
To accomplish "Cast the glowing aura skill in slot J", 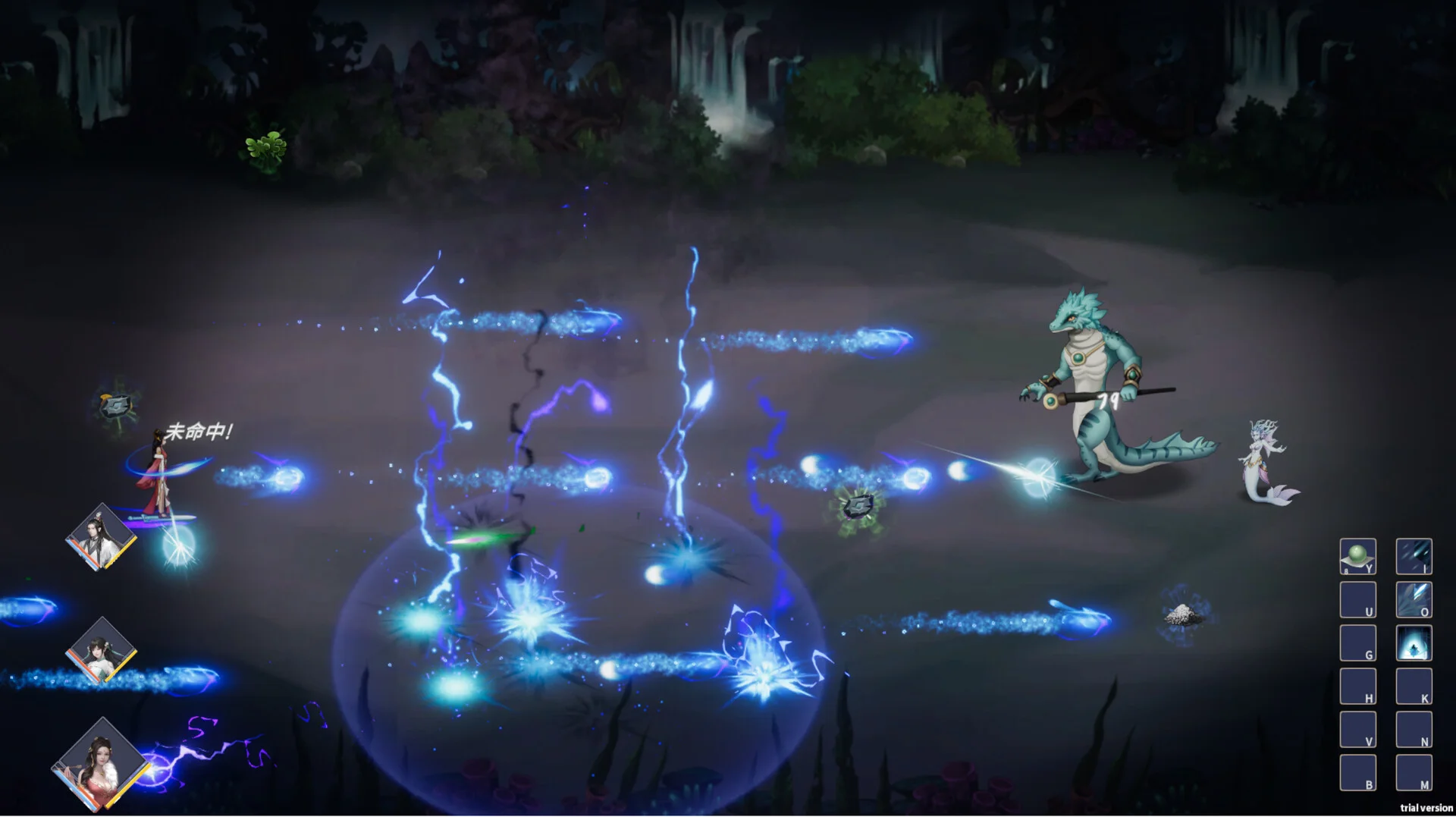I will tap(1415, 643).
